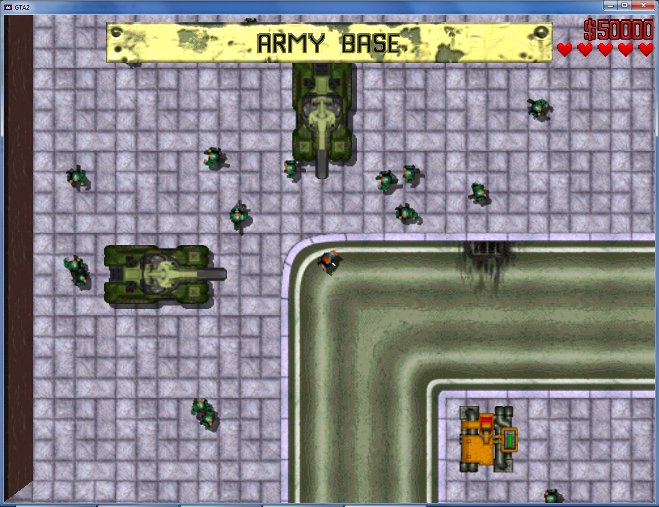
Task: Maximize the GTA2 window
Action: point(622,6)
